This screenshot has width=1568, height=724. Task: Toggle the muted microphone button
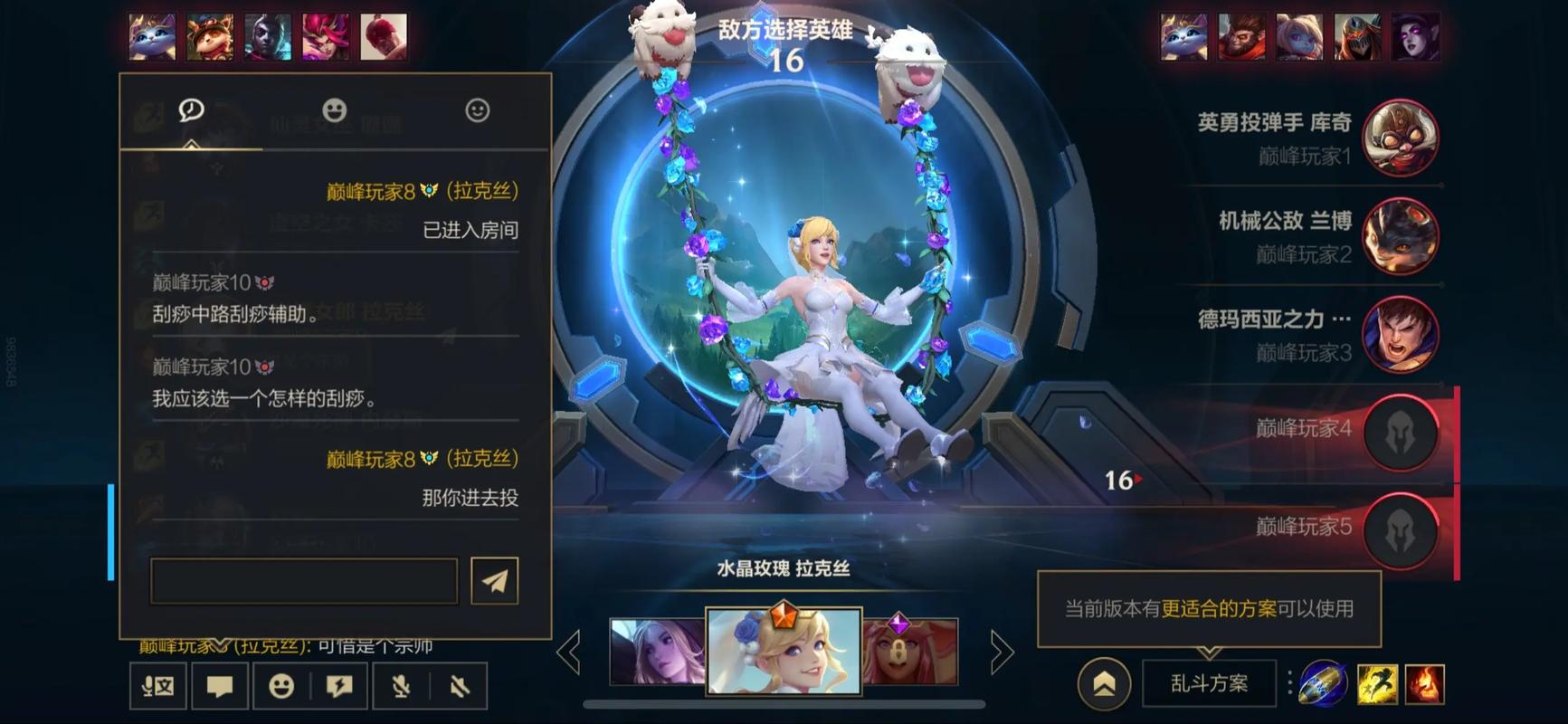[x=401, y=686]
